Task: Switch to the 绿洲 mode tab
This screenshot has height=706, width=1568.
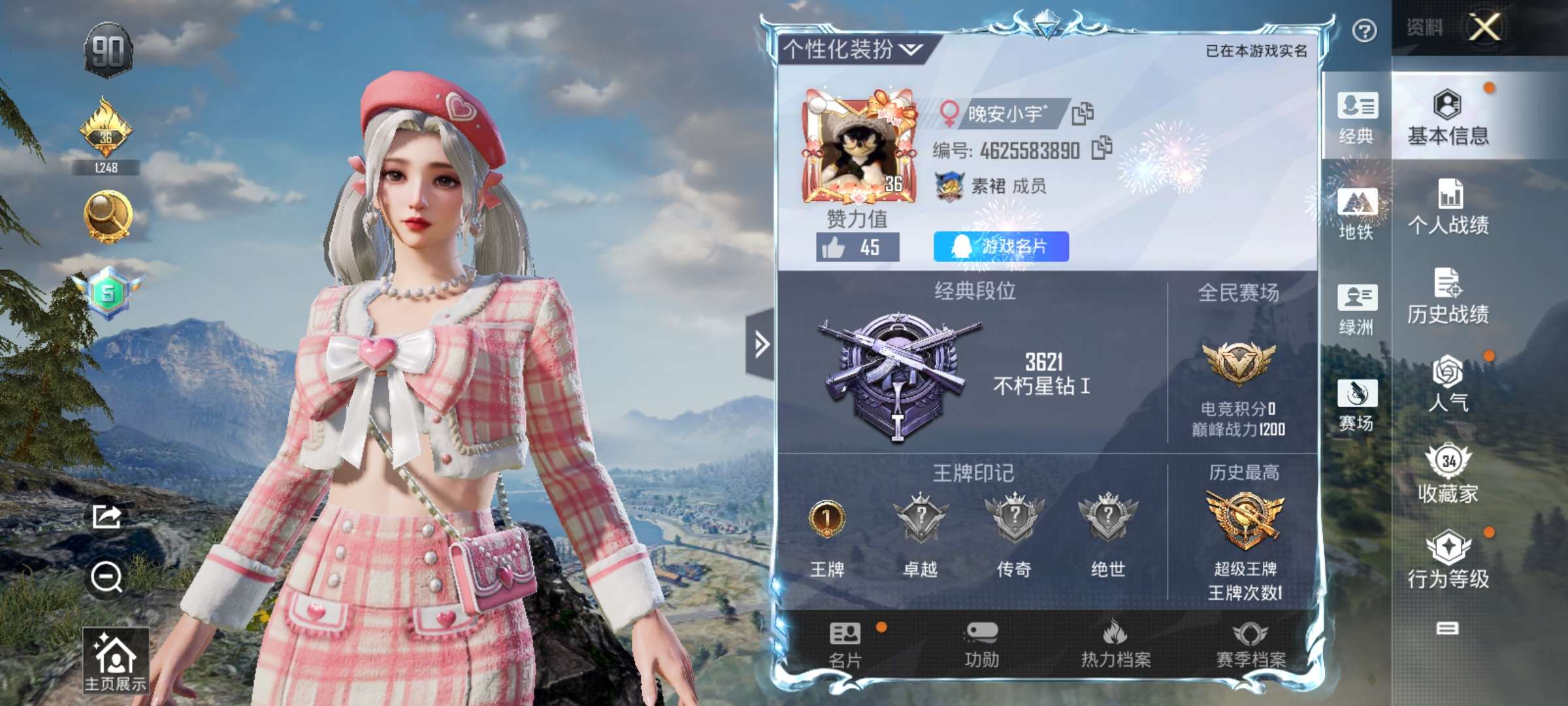Action: coord(1357,309)
